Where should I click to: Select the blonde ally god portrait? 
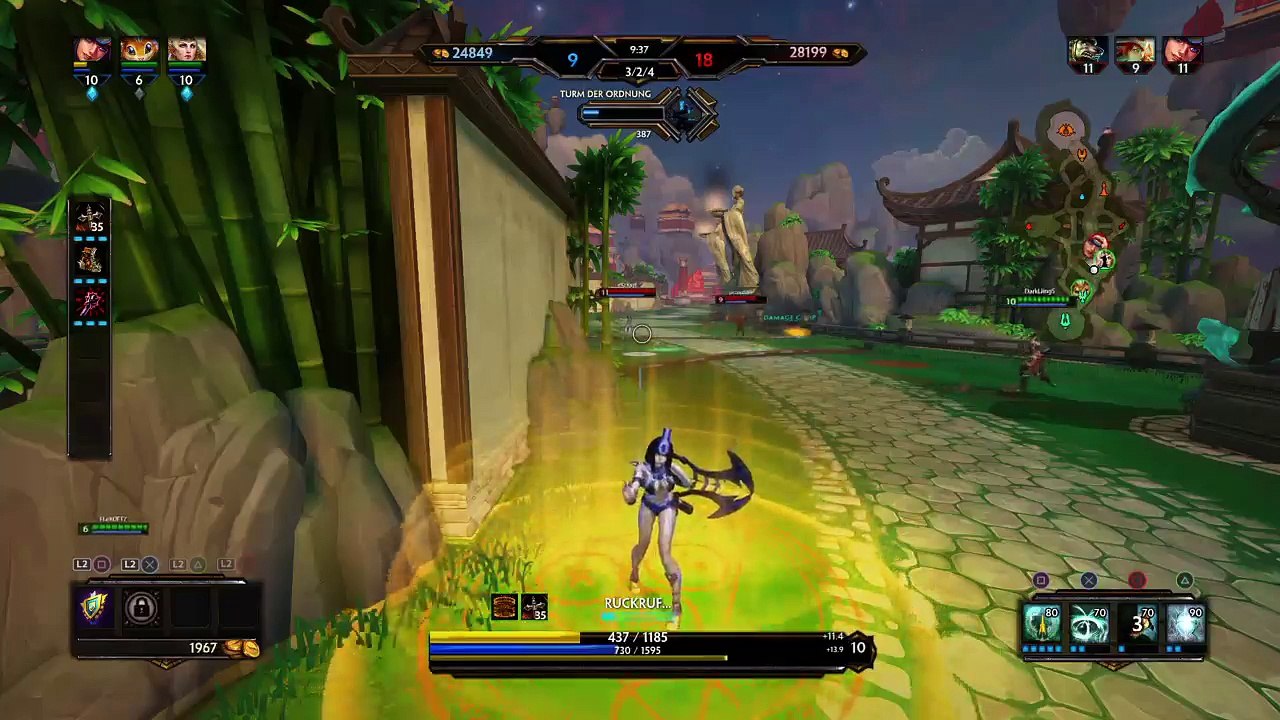point(186,51)
